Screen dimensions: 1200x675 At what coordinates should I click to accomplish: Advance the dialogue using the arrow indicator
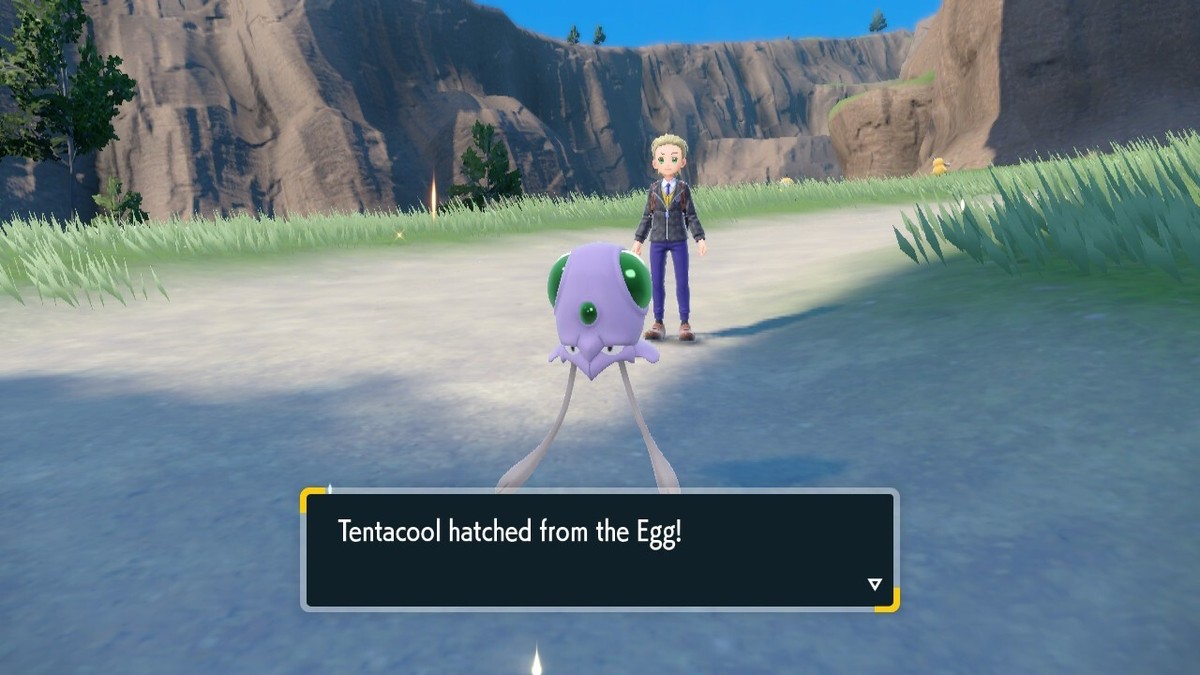coord(874,584)
